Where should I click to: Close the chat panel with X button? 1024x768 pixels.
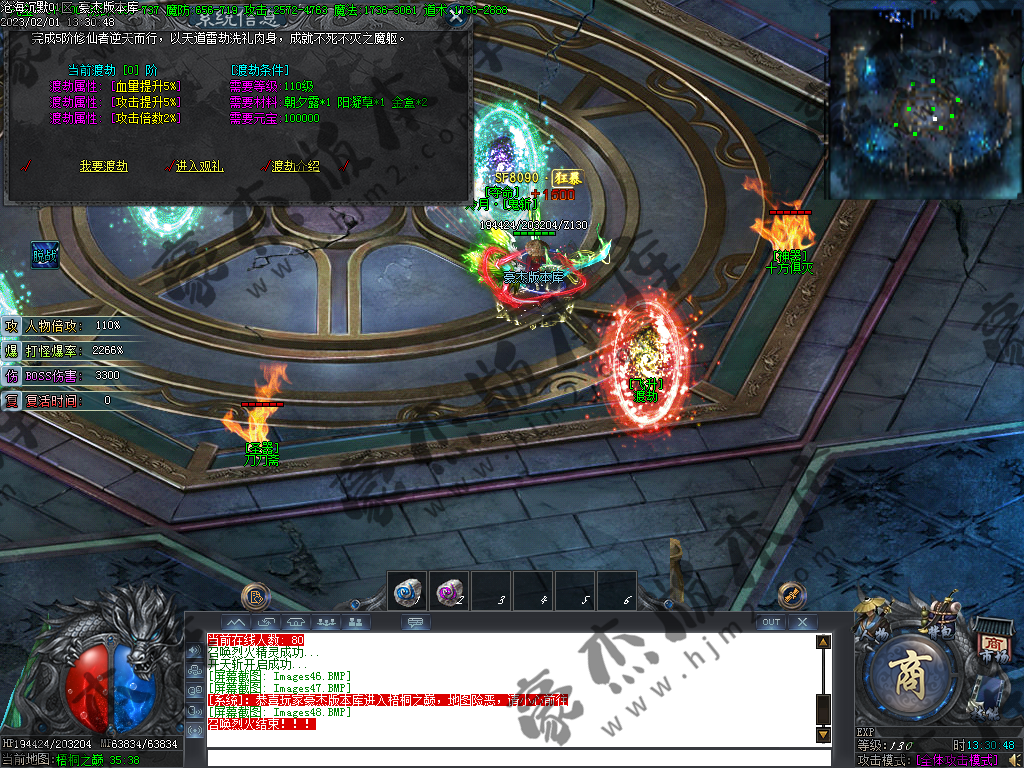[802, 622]
